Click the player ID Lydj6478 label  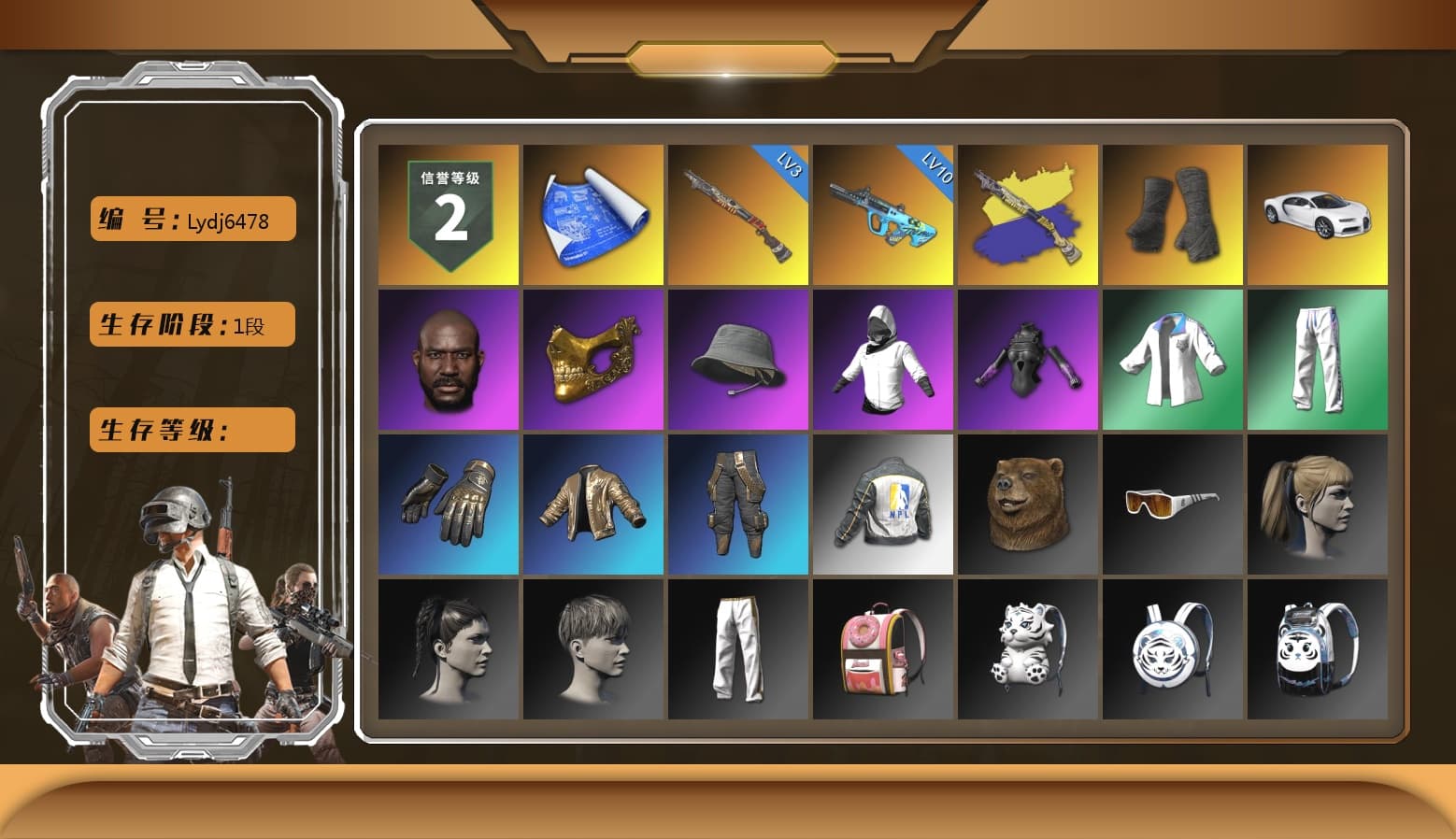(x=191, y=219)
